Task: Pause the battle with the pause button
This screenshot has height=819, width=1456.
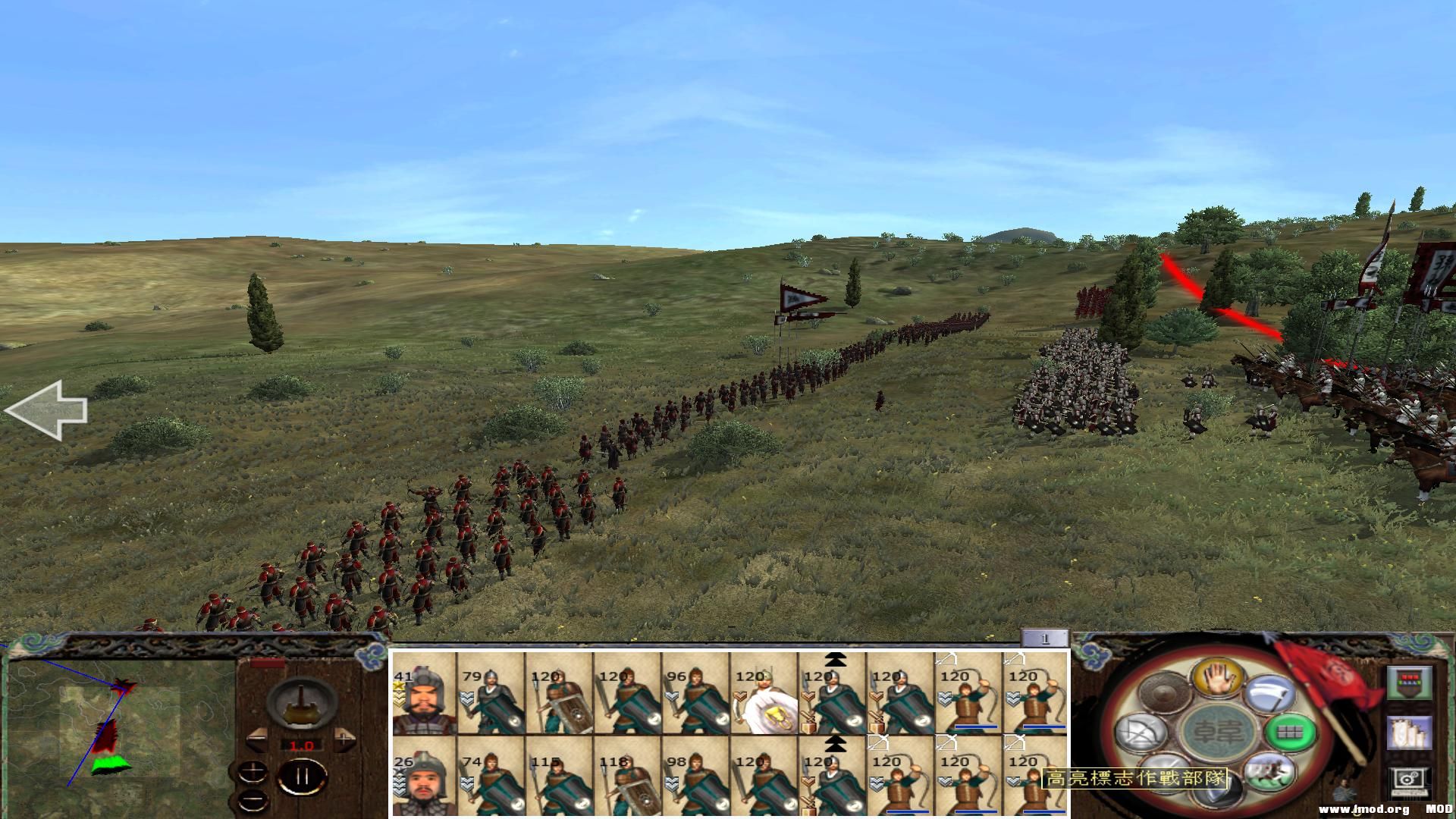Action: click(302, 775)
